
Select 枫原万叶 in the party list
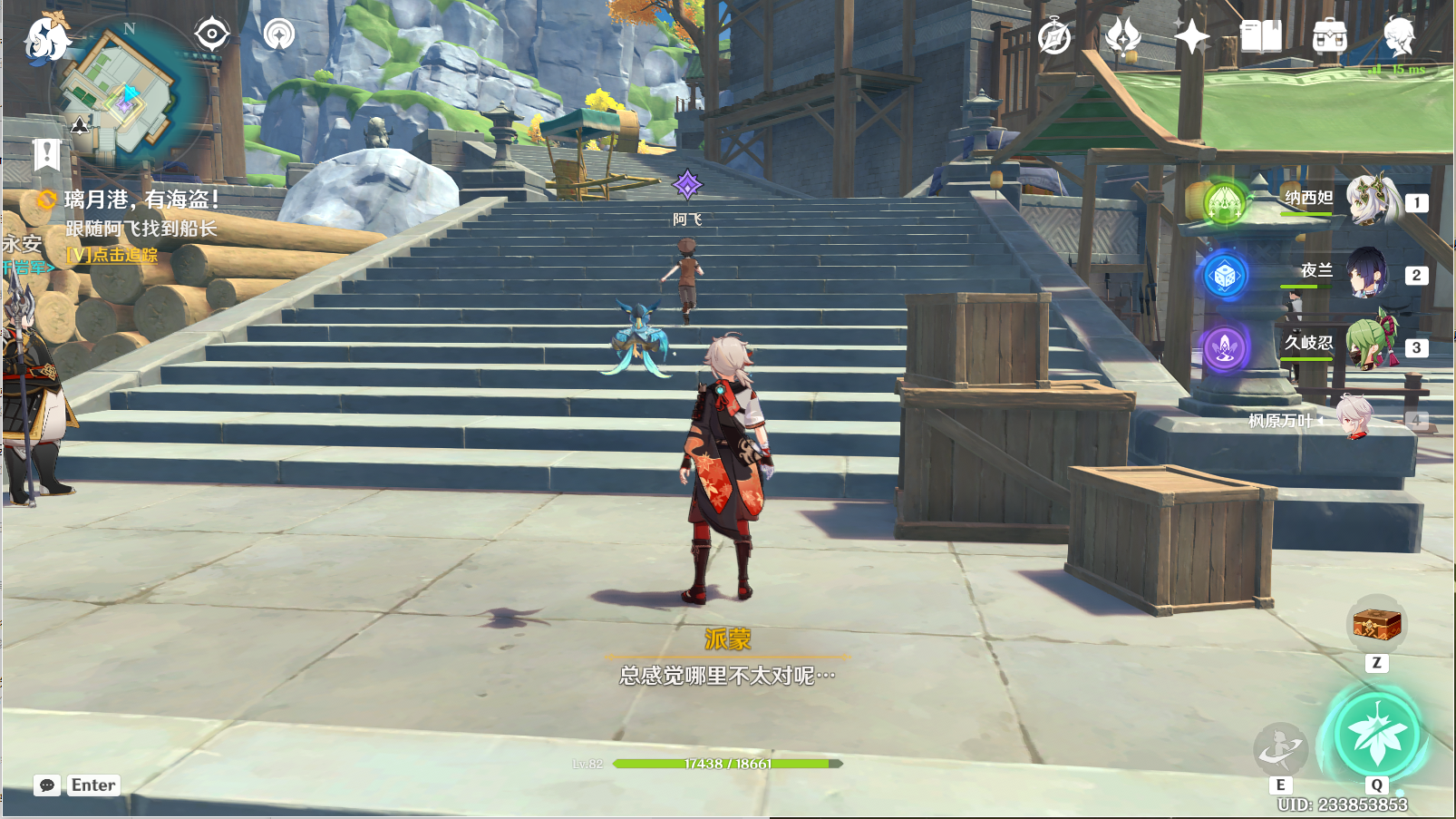tap(1354, 419)
